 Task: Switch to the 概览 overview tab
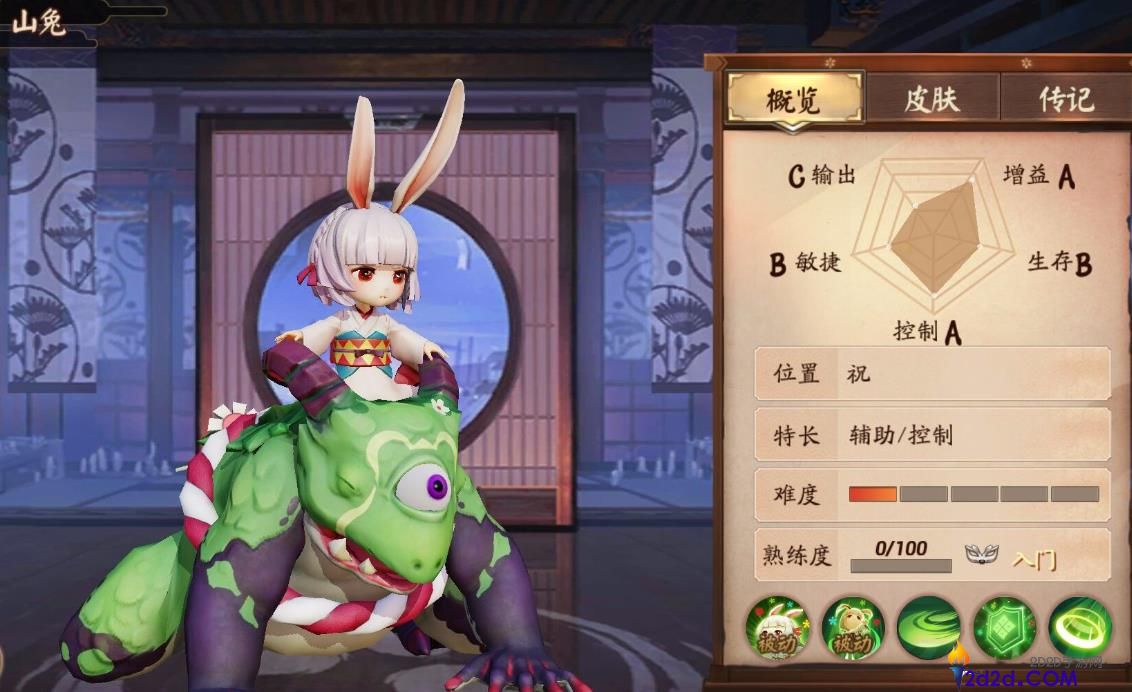point(794,99)
